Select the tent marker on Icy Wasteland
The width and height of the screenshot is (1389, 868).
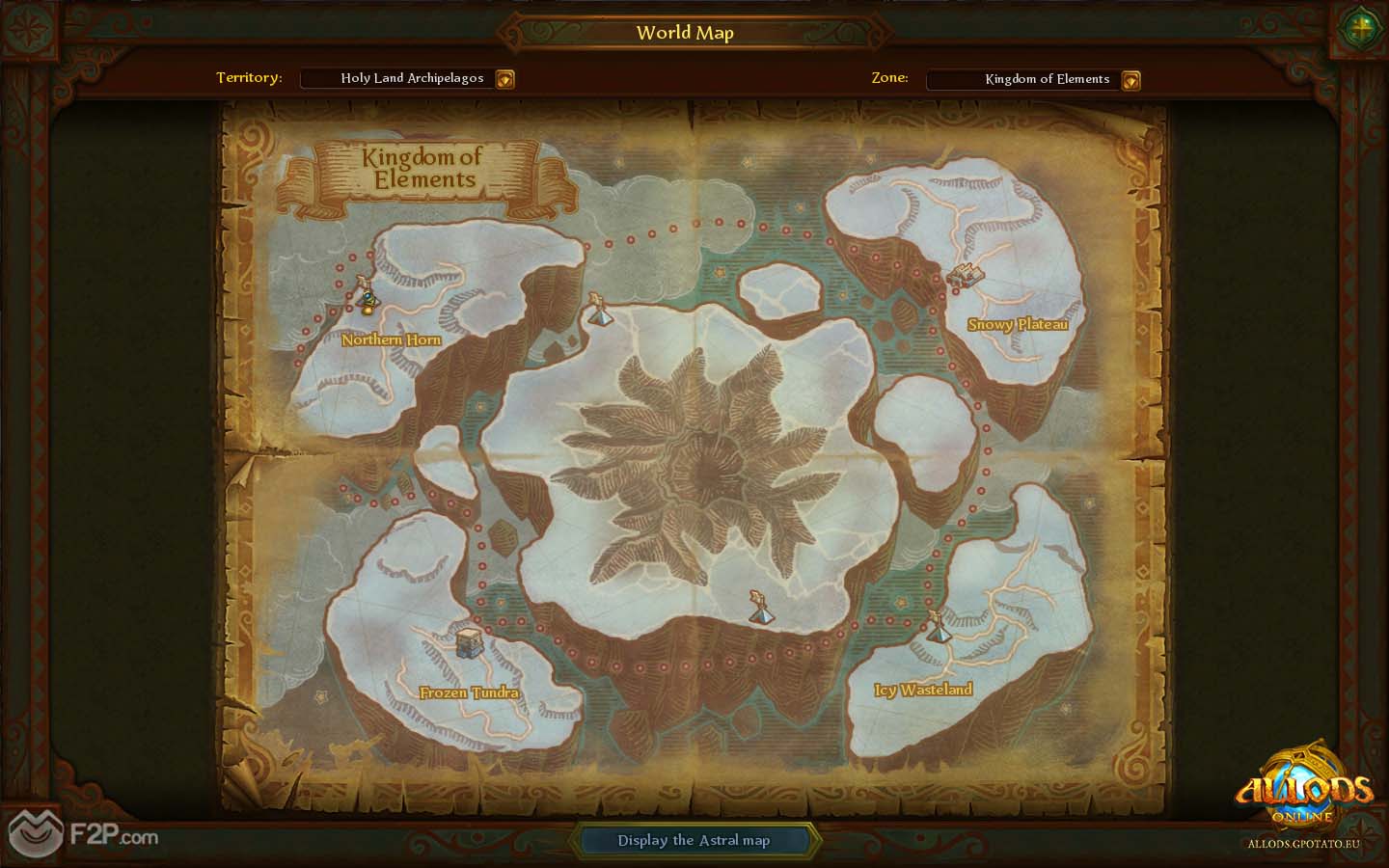(x=934, y=628)
